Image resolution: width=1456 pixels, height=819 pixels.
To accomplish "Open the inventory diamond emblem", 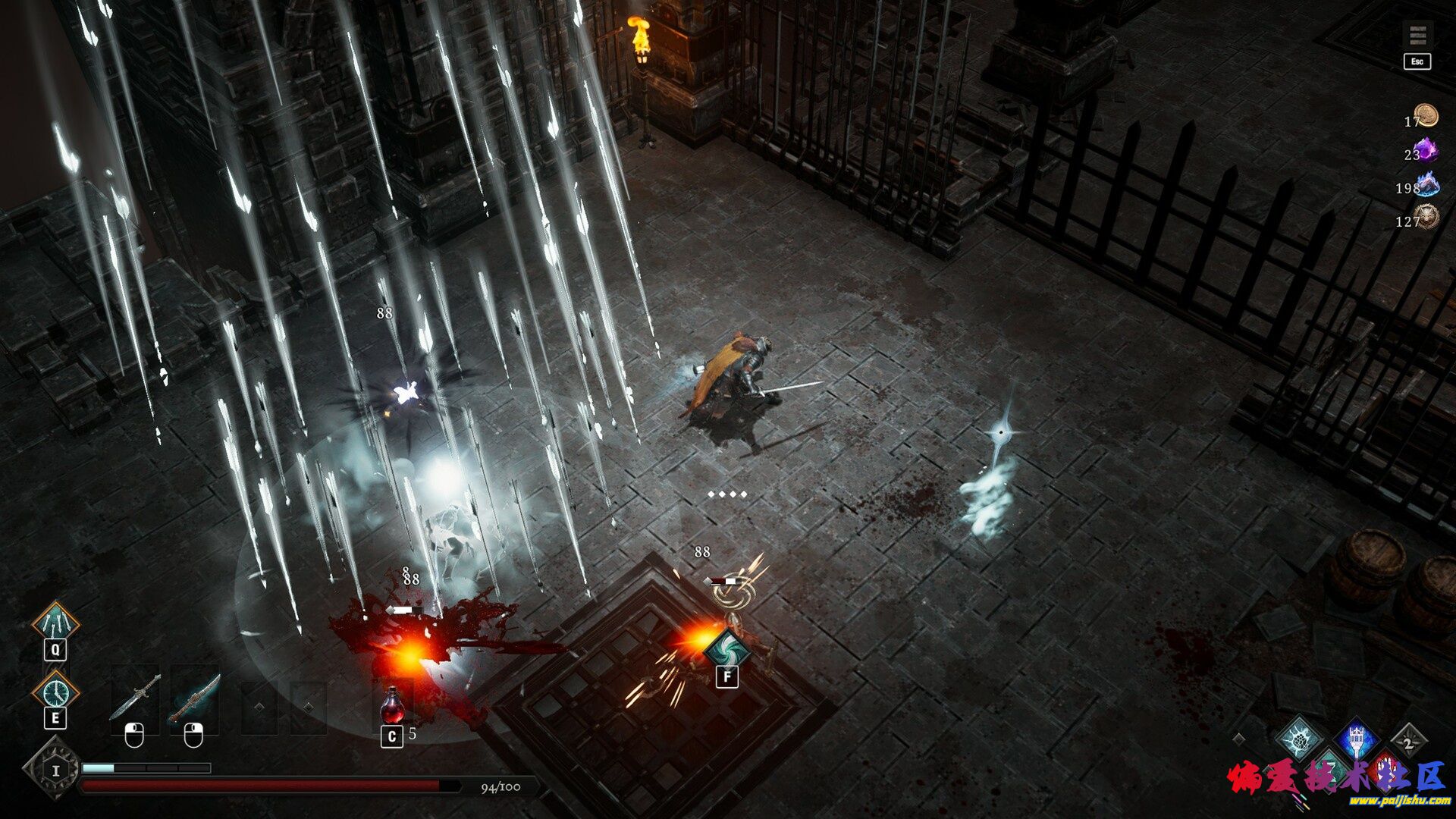I will 55,769.
